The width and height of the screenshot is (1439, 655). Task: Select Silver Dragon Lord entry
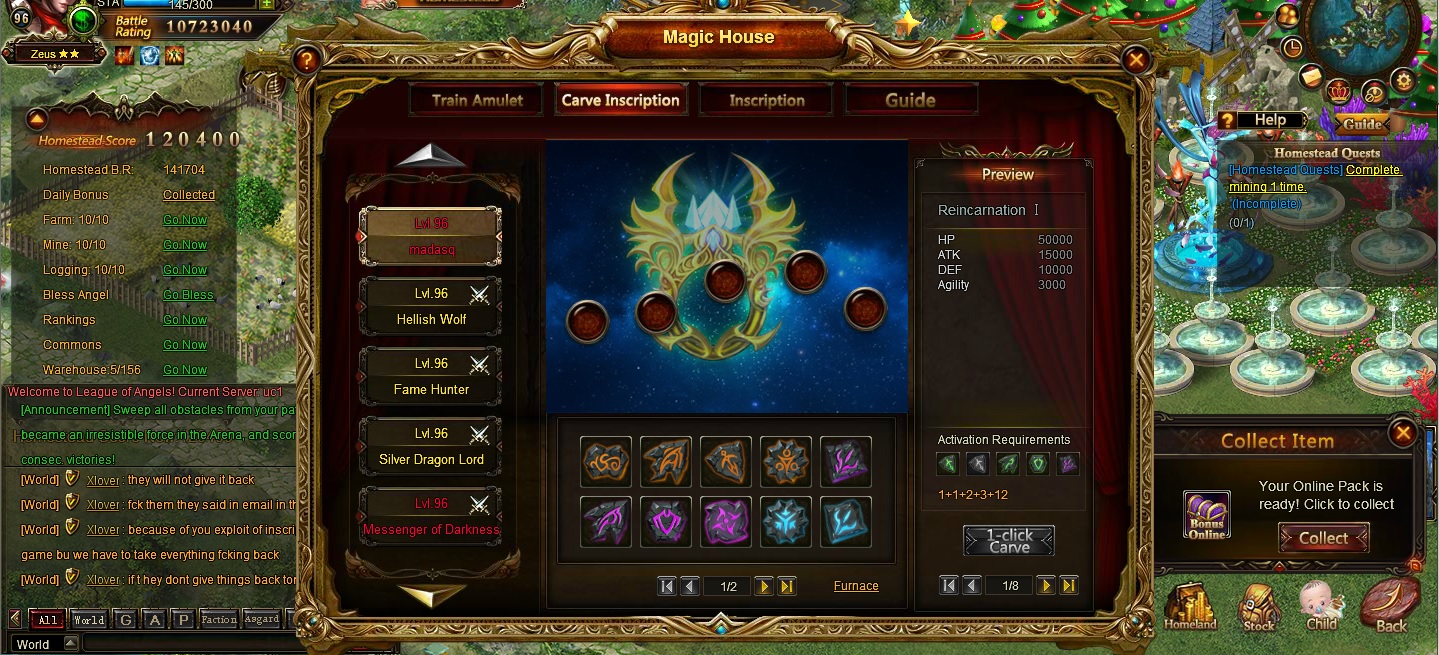tap(431, 447)
